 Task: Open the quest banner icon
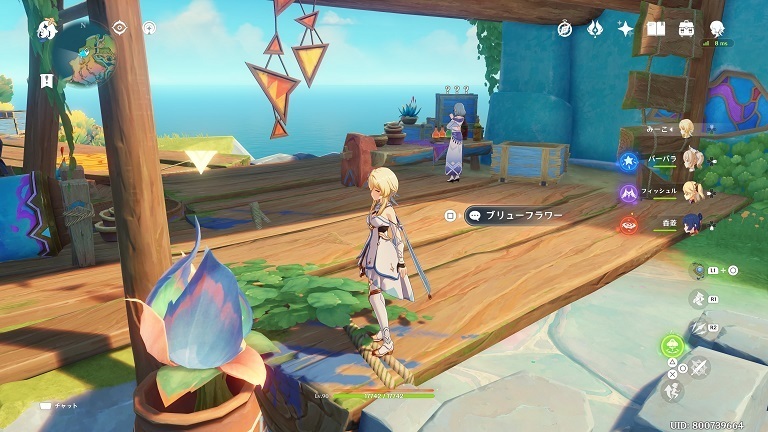(46, 79)
